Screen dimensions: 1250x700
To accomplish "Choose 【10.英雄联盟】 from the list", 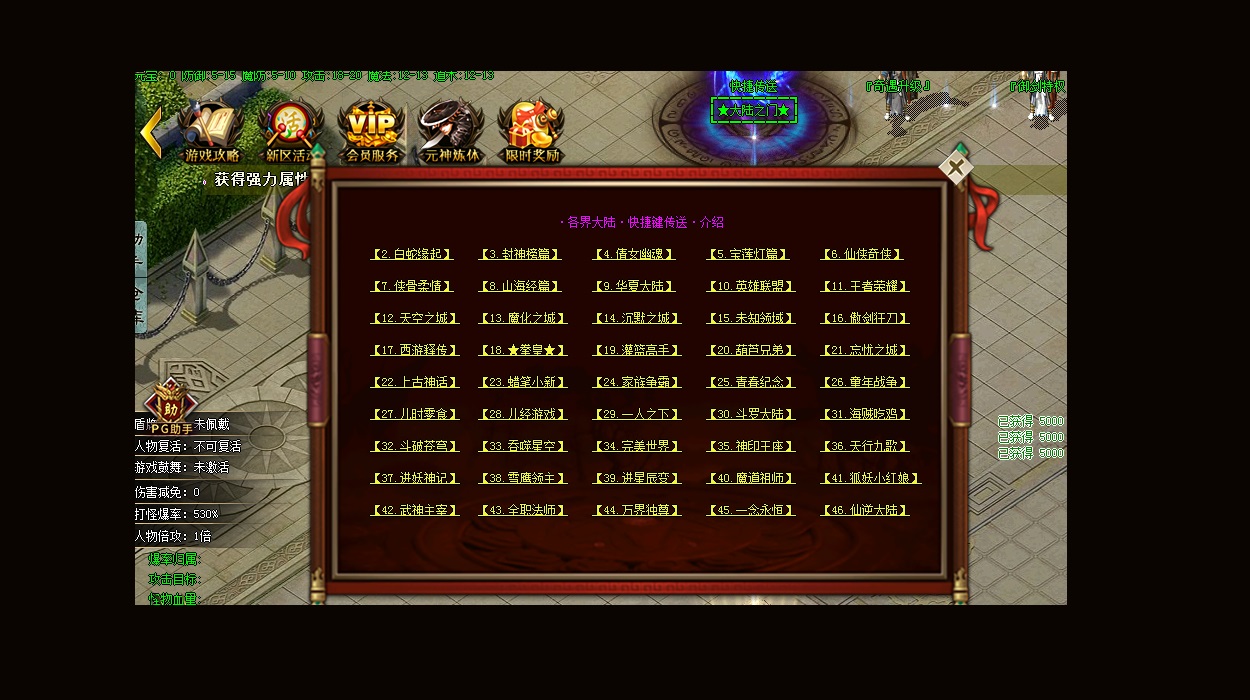I will 751,286.
